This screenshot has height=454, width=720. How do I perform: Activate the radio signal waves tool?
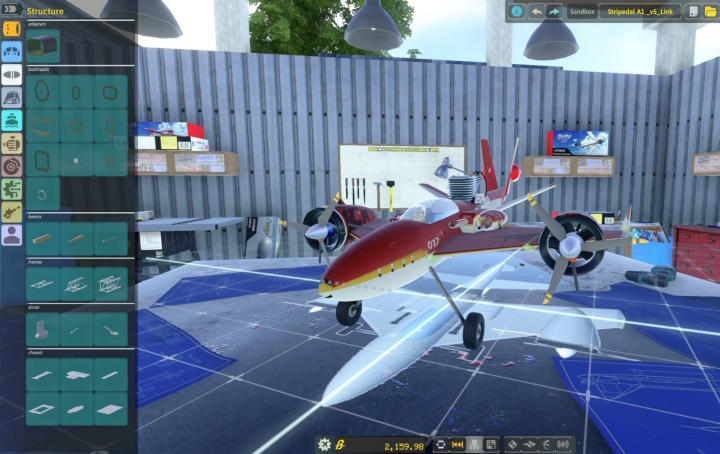click(x=563, y=445)
